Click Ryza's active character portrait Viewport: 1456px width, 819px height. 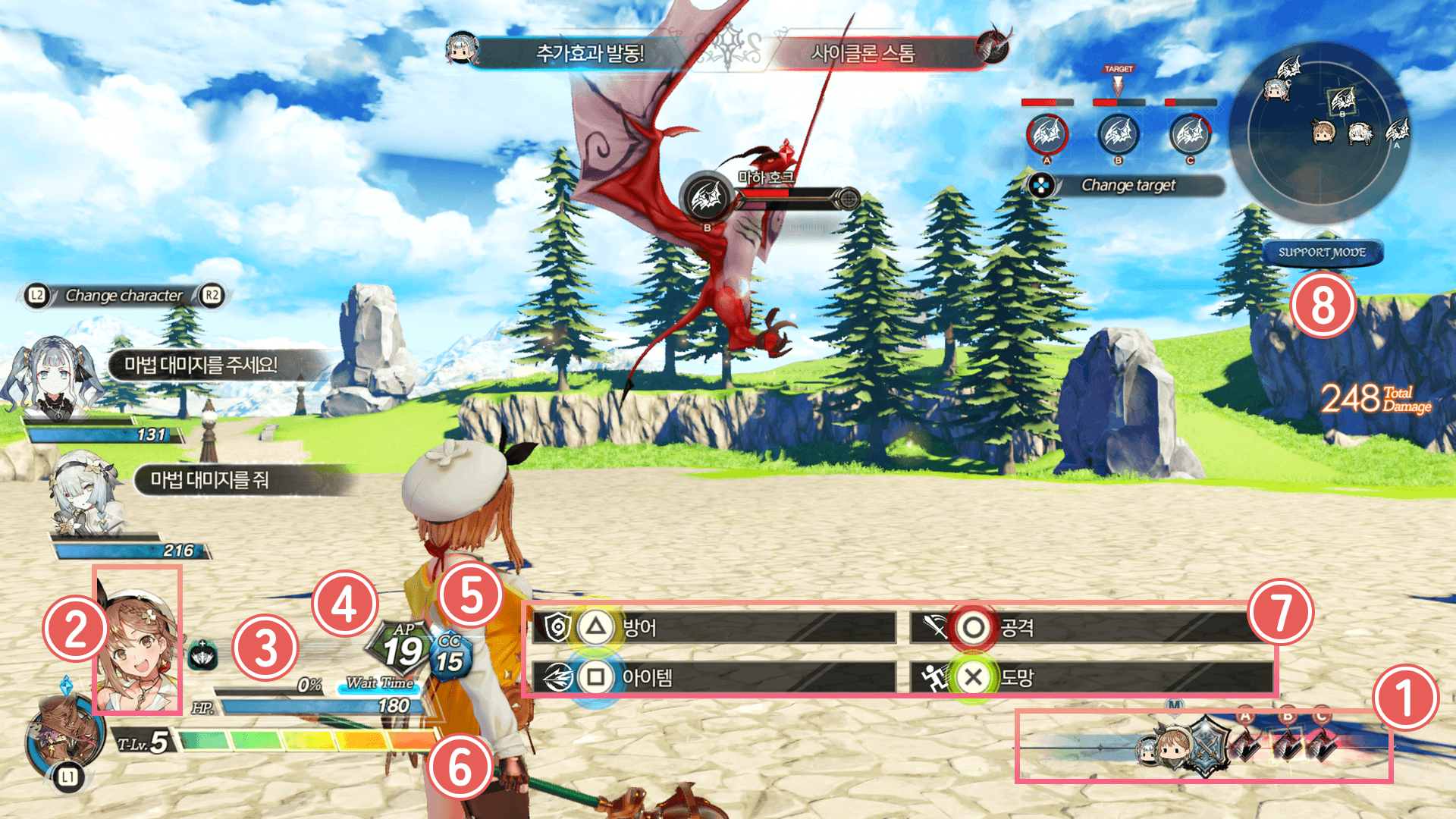coord(137,641)
